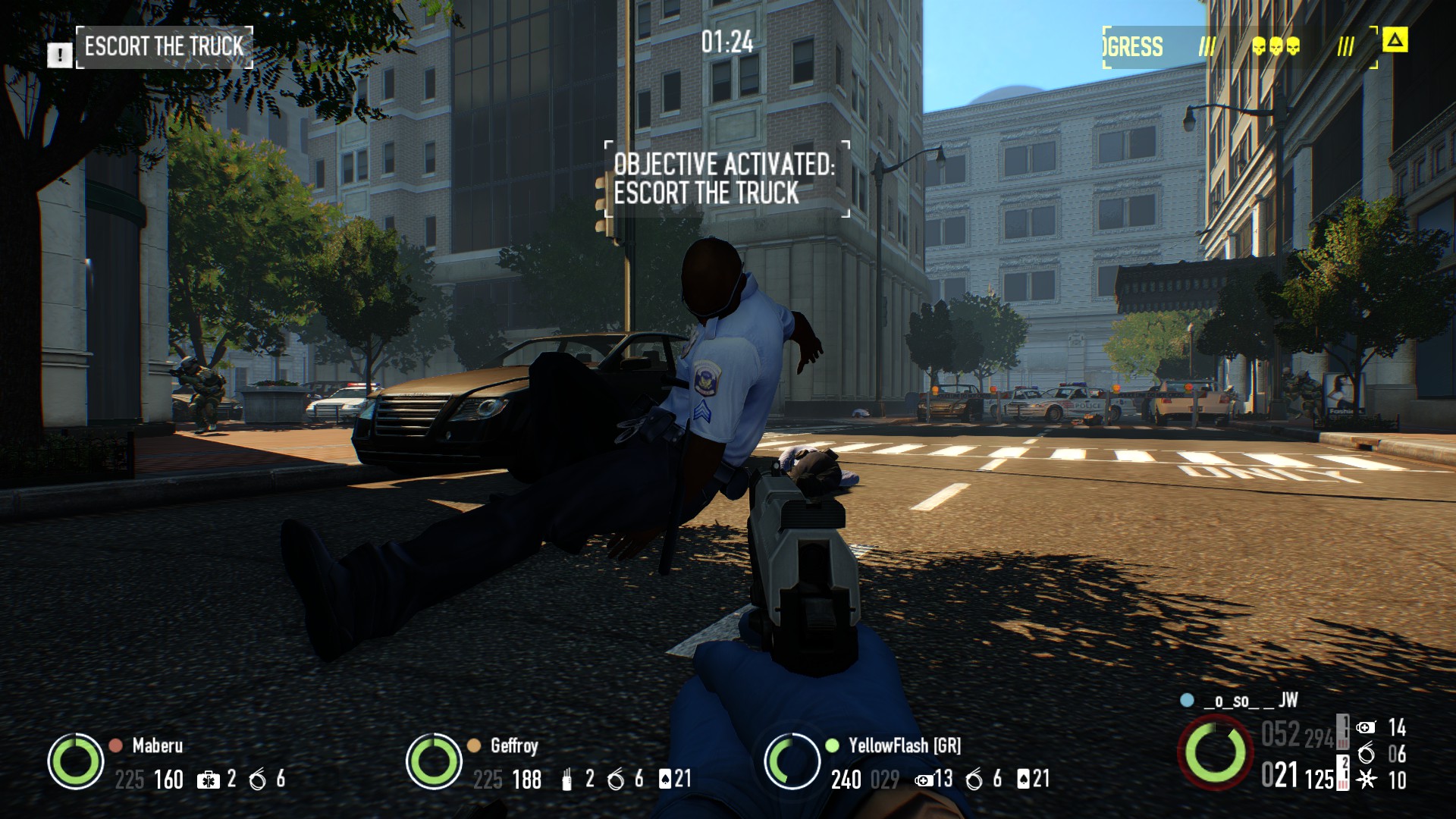Viewport: 1456px width, 819px height.
Task: Click the shuriken throwable icon
Action: coord(1366,780)
